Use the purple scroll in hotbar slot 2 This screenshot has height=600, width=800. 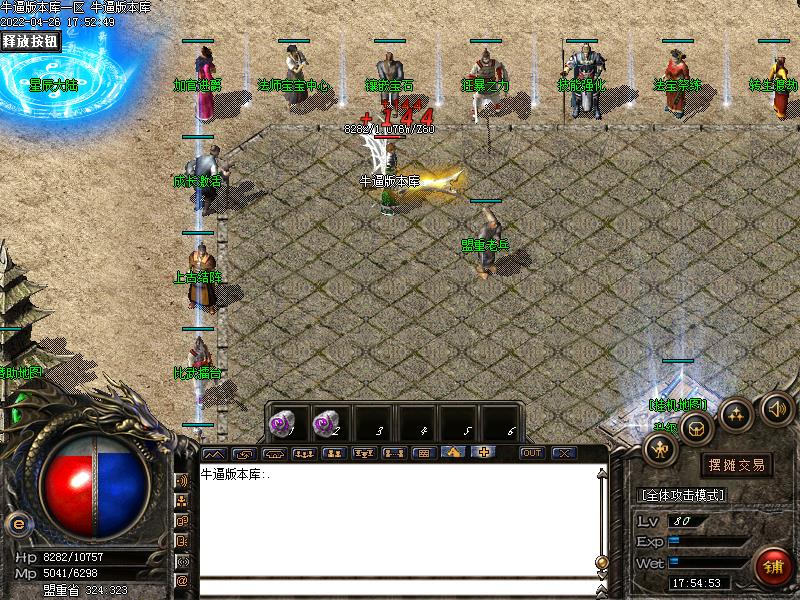[x=327, y=423]
